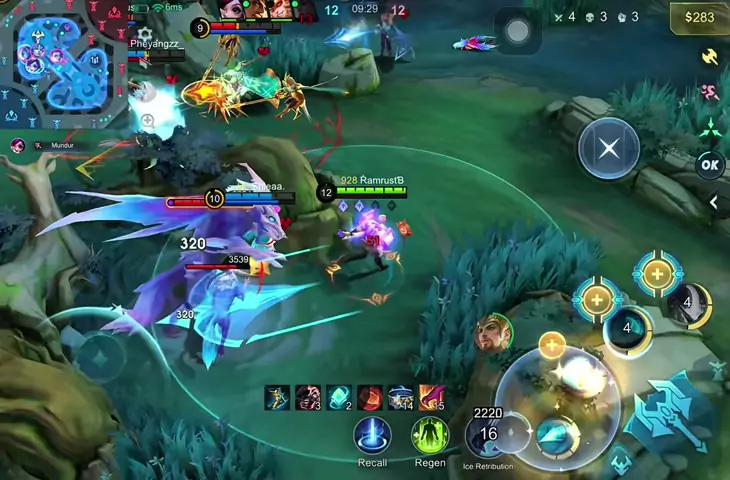
Task: Cancel skill with the X button
Action: point(608,149)
